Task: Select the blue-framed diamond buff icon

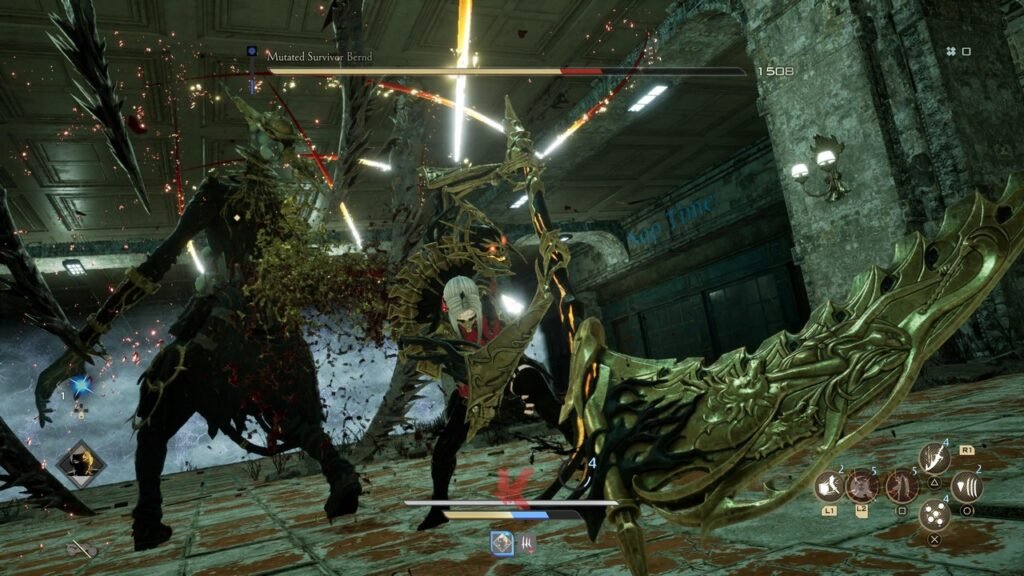Action: [x=502, y=542]
